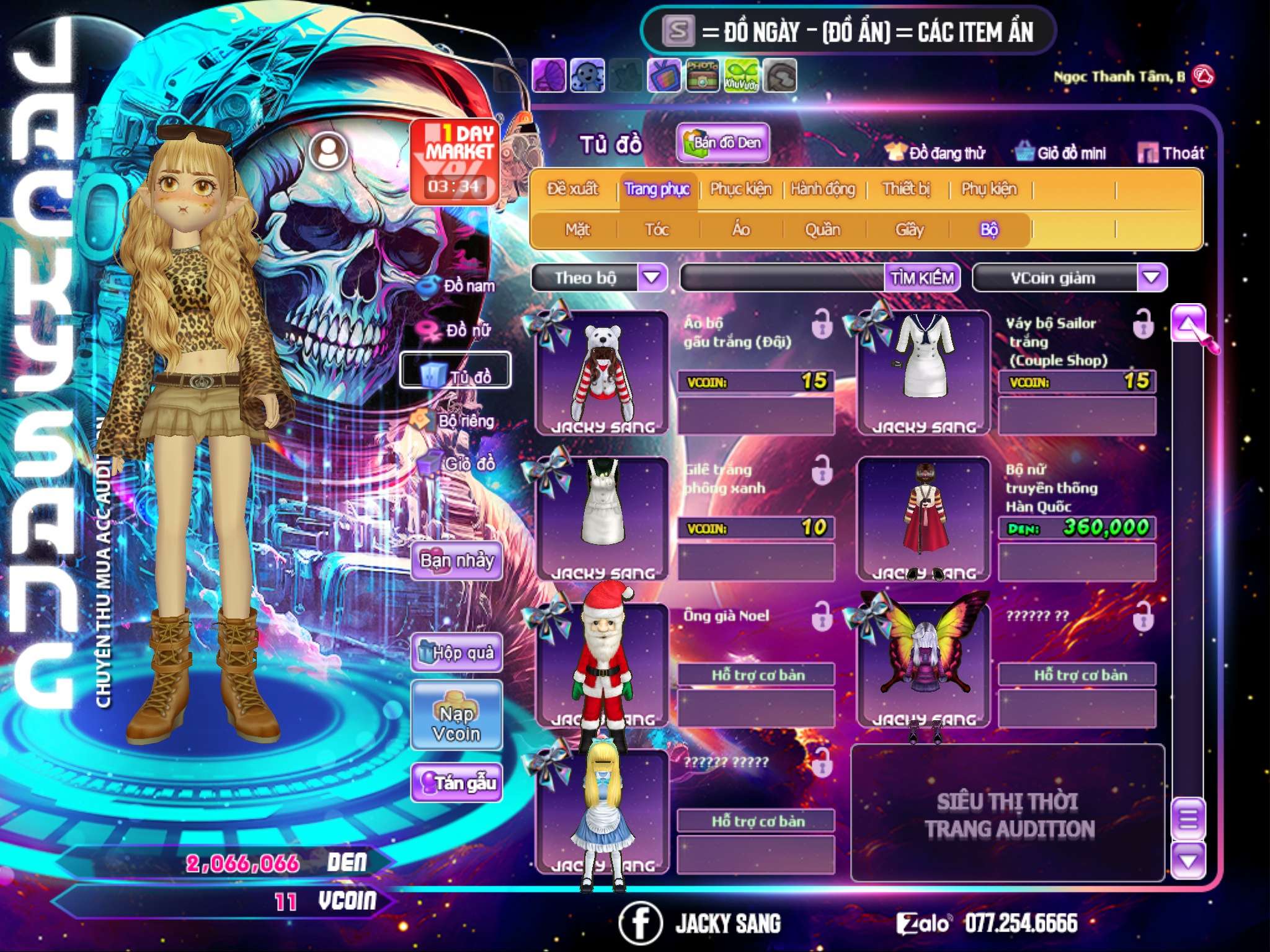Show the Giày subcategory
The height and width of the screenshot is (952, 1270).
tap(909, 230)
